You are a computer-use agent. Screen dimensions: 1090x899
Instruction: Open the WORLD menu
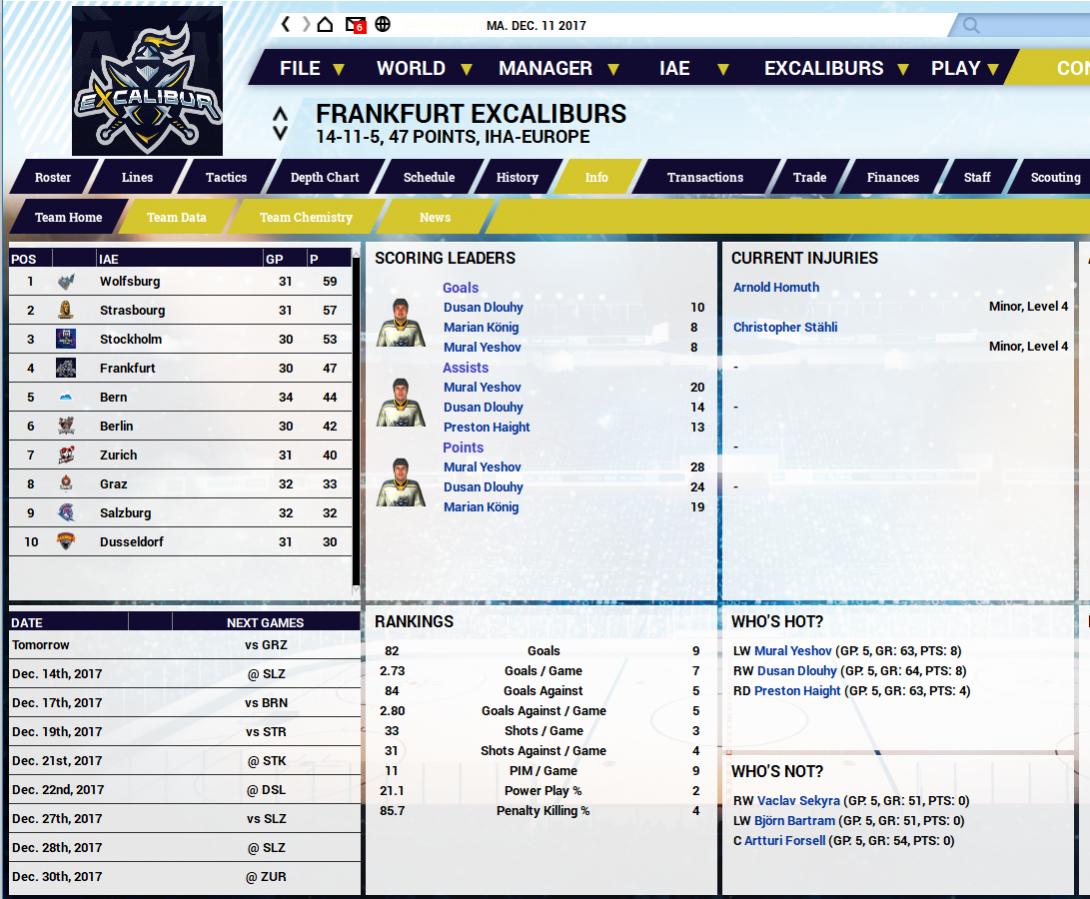[x=423, y=69]
